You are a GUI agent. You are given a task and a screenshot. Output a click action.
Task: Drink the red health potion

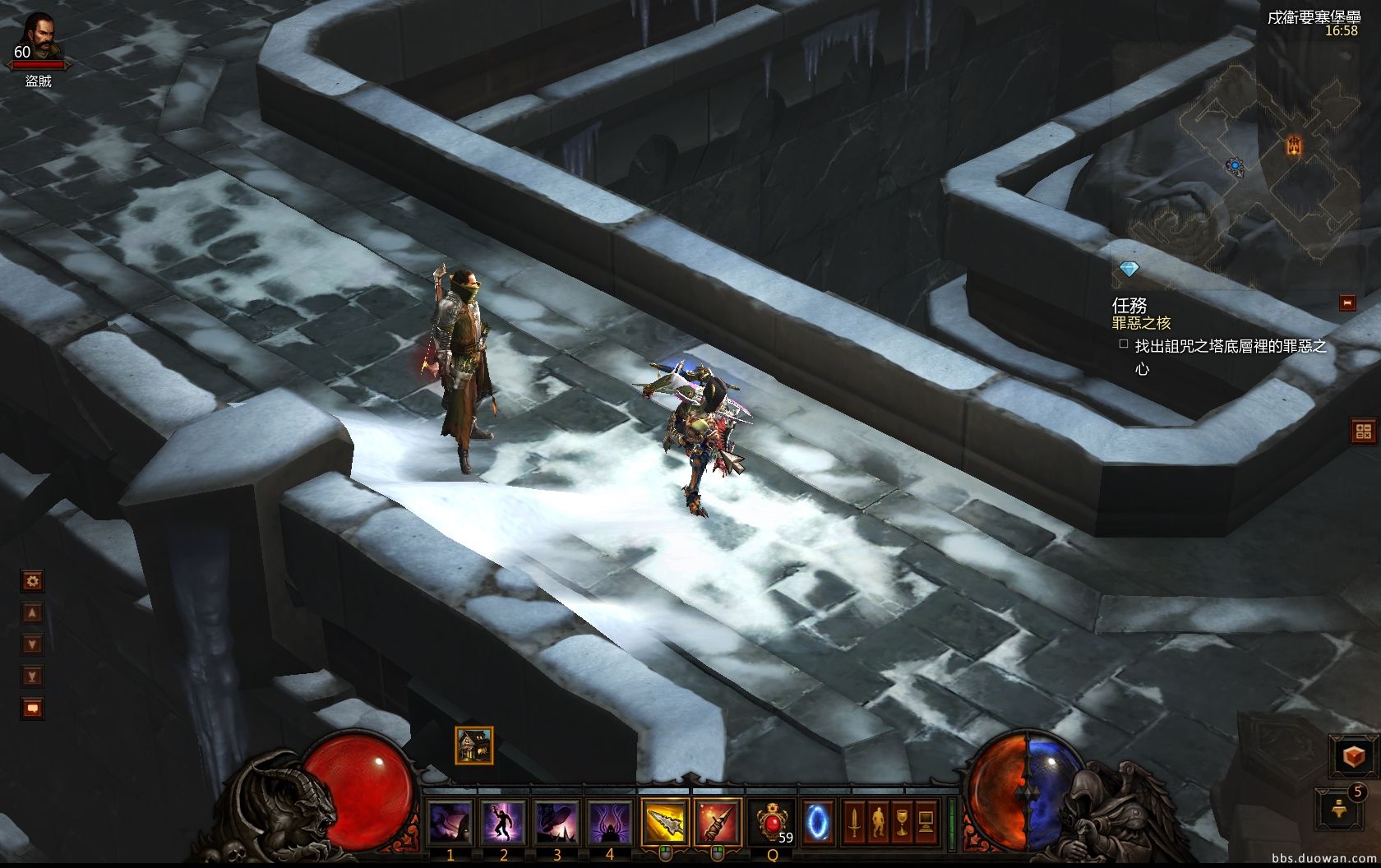[x=773, y=822]
